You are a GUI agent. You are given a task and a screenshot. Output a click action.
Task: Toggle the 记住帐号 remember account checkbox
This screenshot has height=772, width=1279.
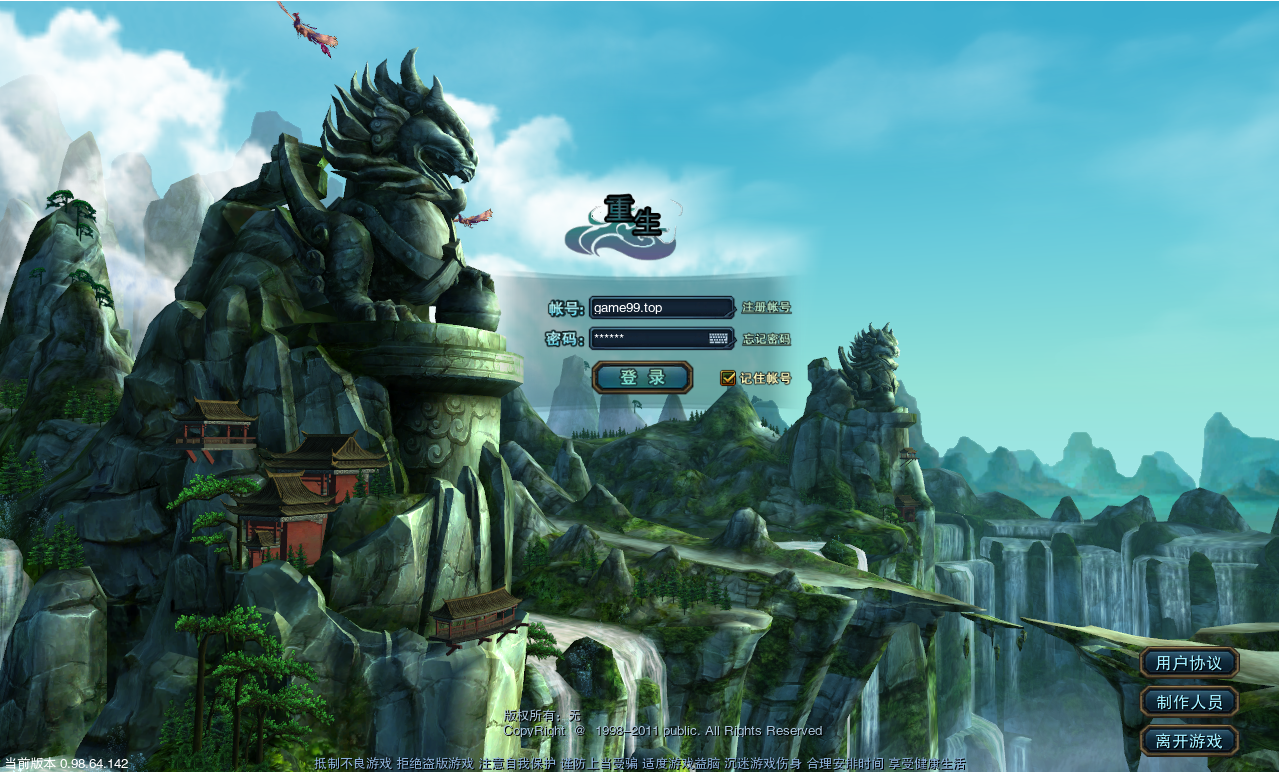point(728,378)
